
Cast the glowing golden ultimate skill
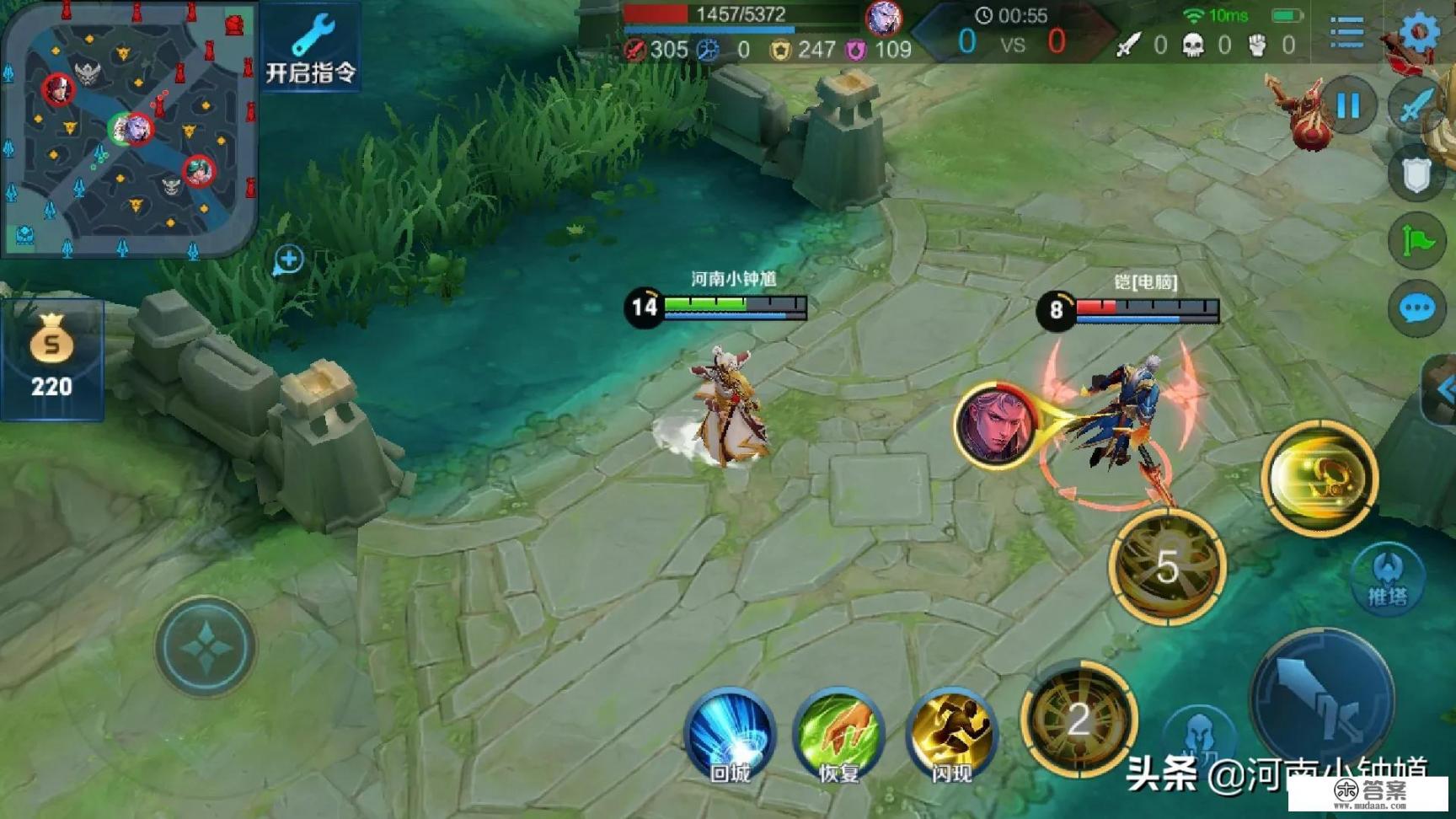point(1319,478)
